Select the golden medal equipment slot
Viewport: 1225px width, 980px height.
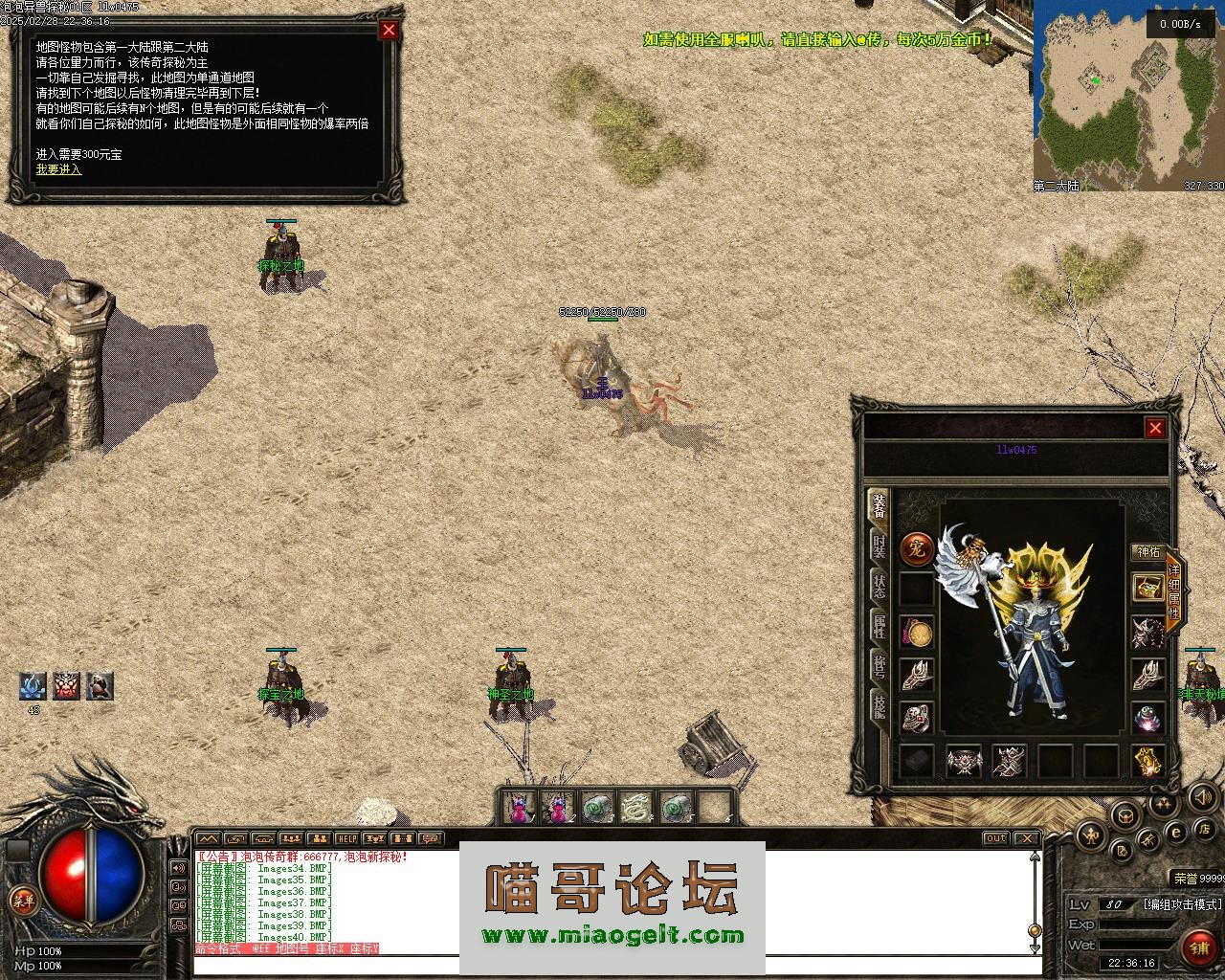point(918,633)
